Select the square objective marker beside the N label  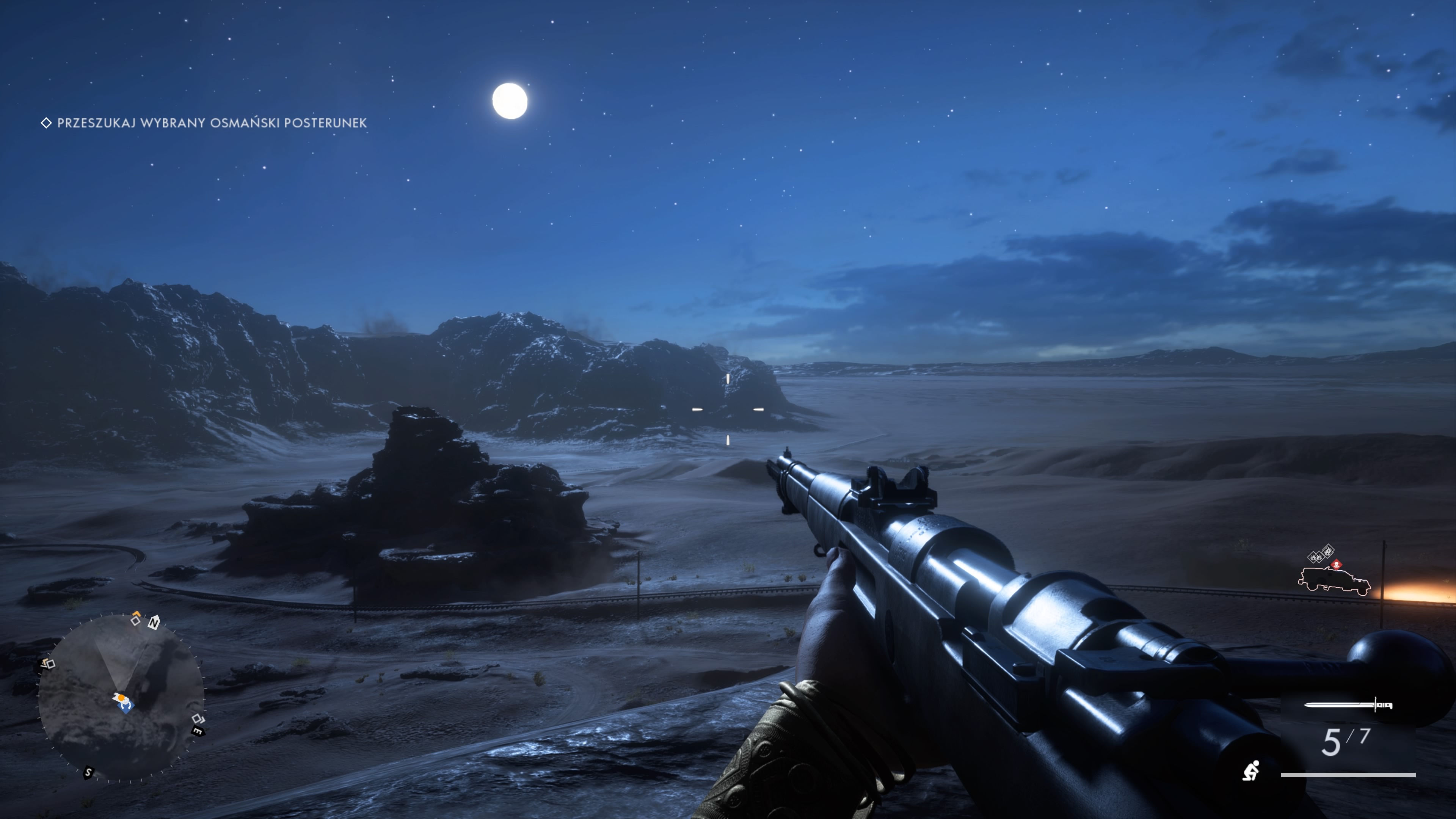coord(135,620)
